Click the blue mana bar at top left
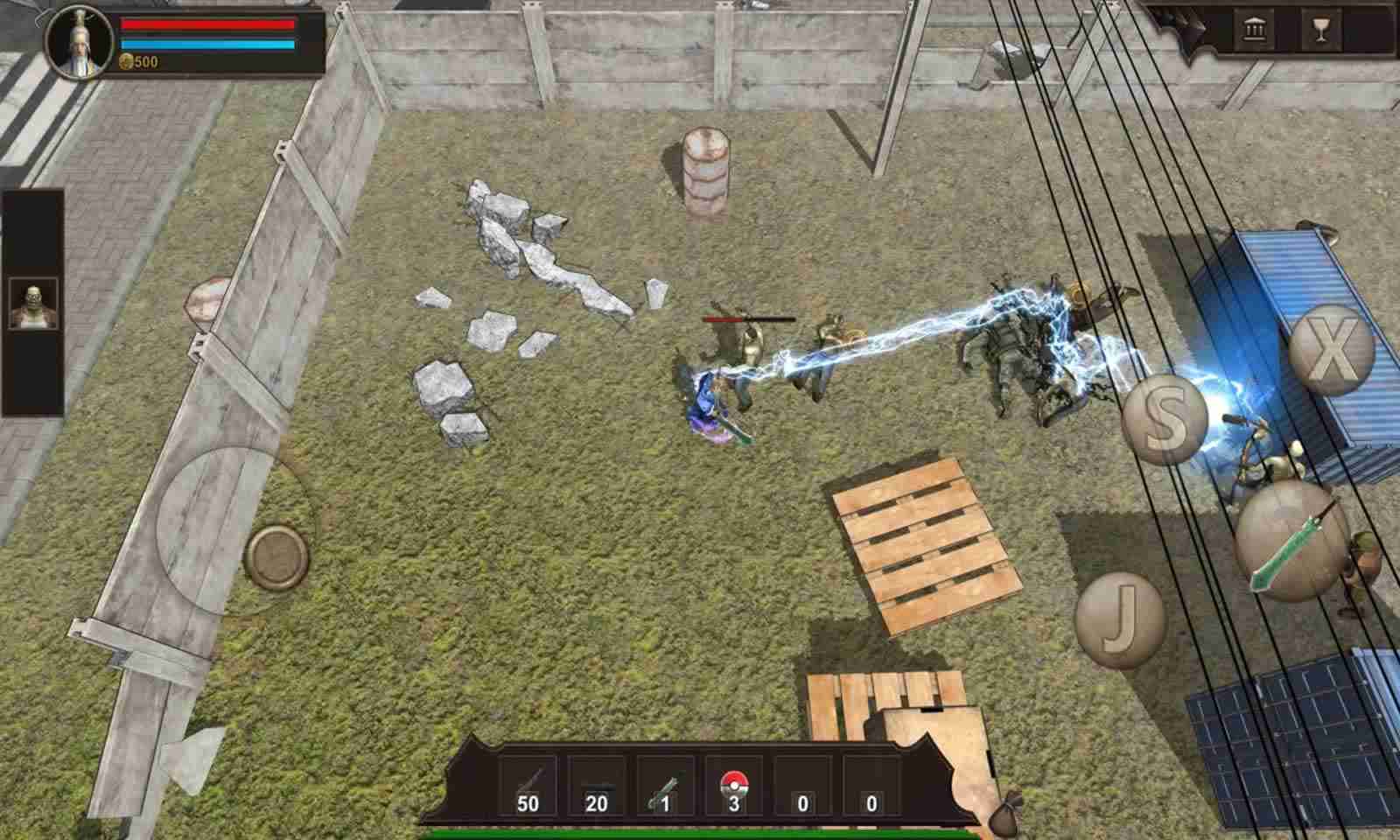Image resolution: width=1400 pixels, height=840 pixels. (208, 45)
